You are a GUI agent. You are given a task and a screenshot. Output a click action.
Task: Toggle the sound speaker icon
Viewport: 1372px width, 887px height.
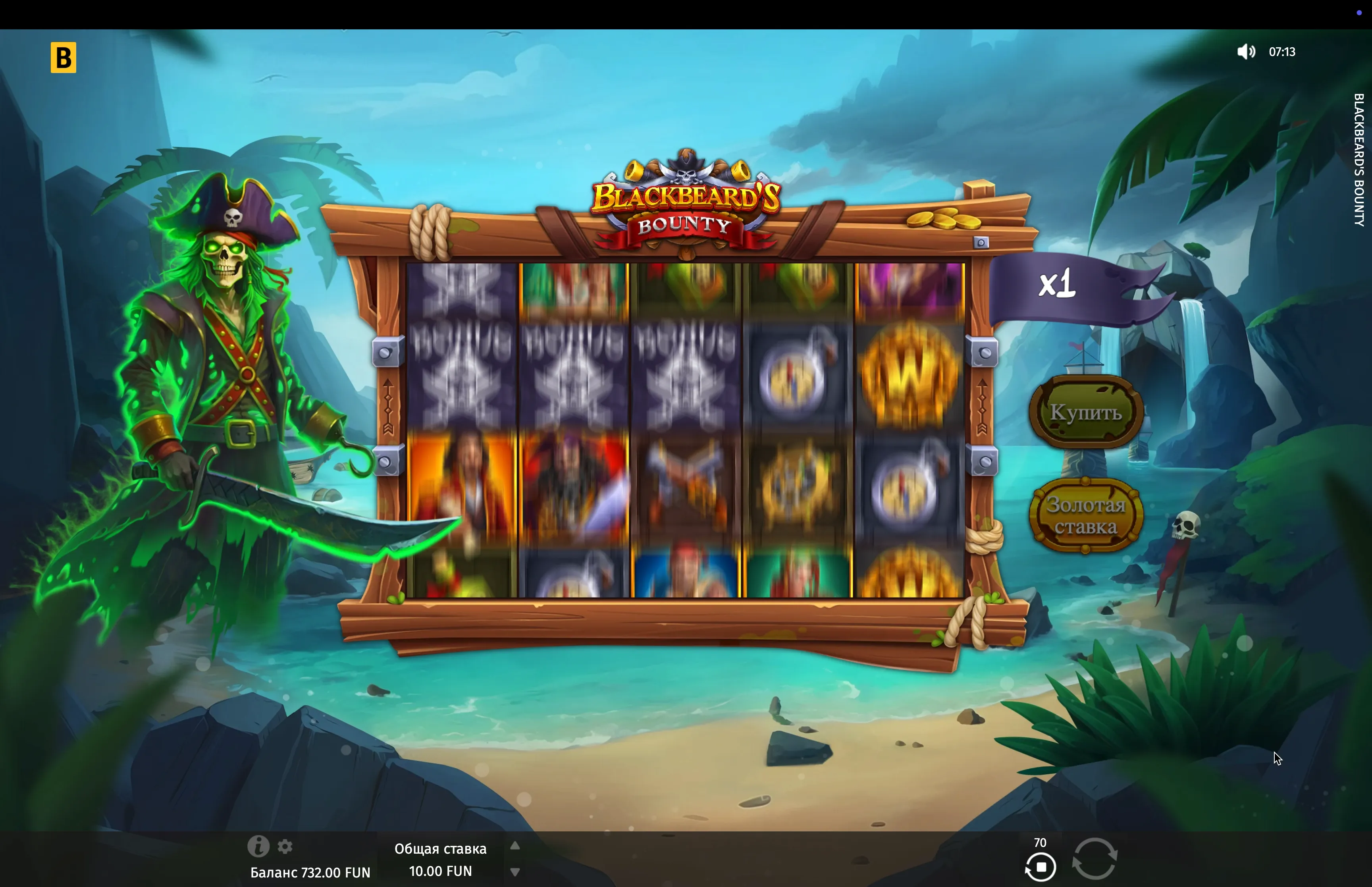pyautogui.click(x=1245, y=52)
